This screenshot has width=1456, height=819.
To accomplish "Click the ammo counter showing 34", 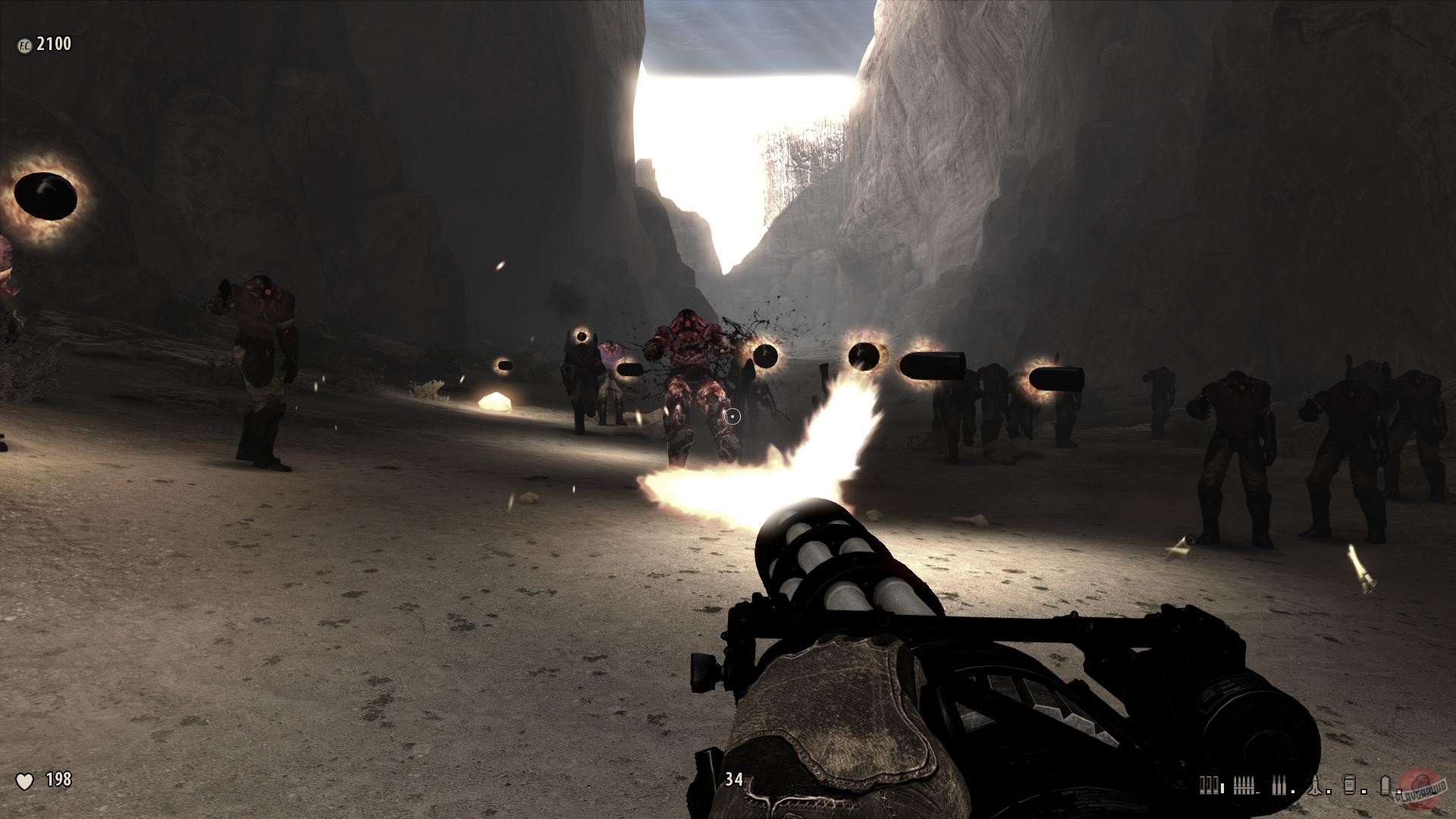I will [734, 778].
